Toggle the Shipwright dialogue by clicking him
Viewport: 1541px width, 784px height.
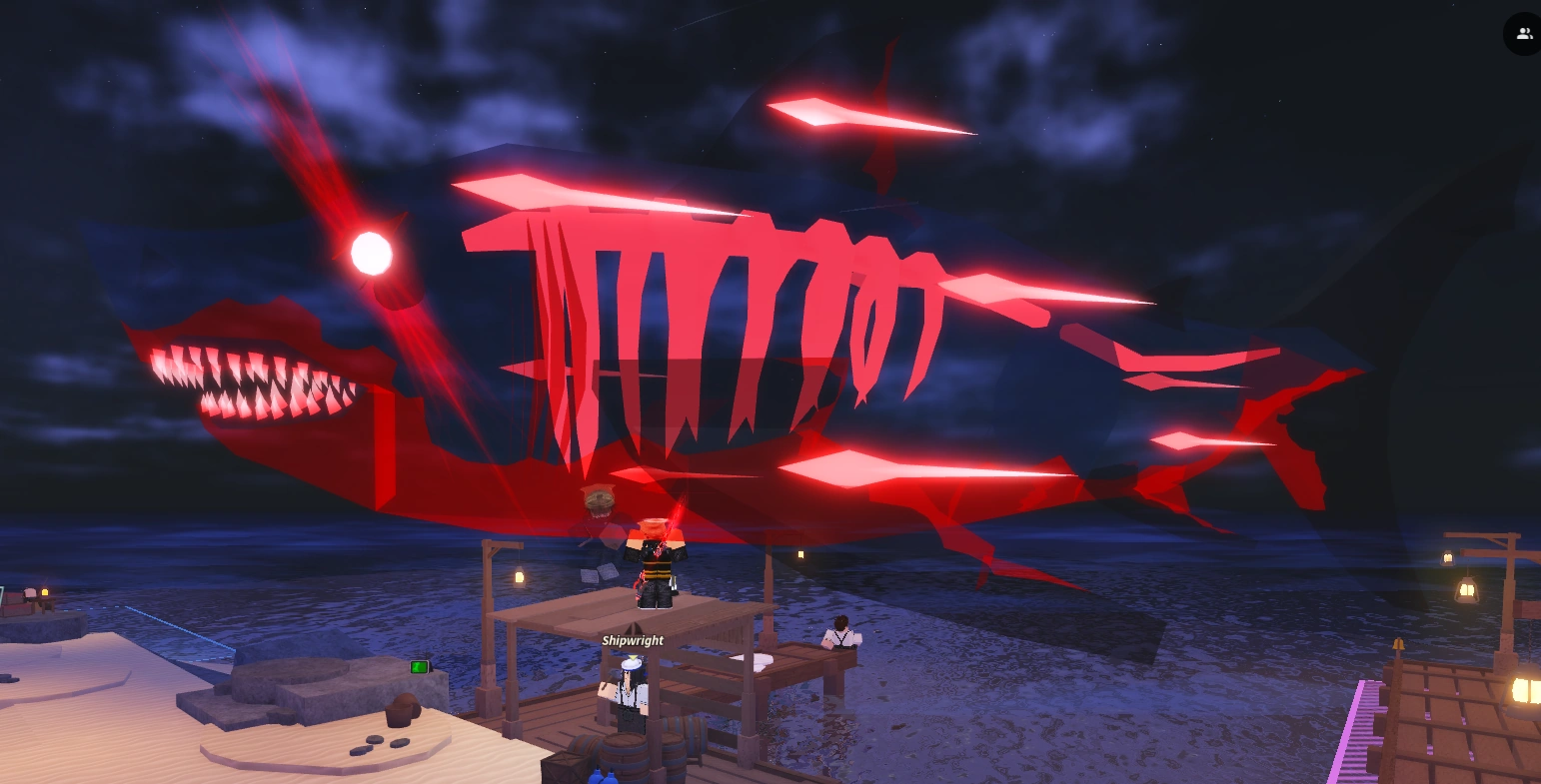tap(630, 692)
